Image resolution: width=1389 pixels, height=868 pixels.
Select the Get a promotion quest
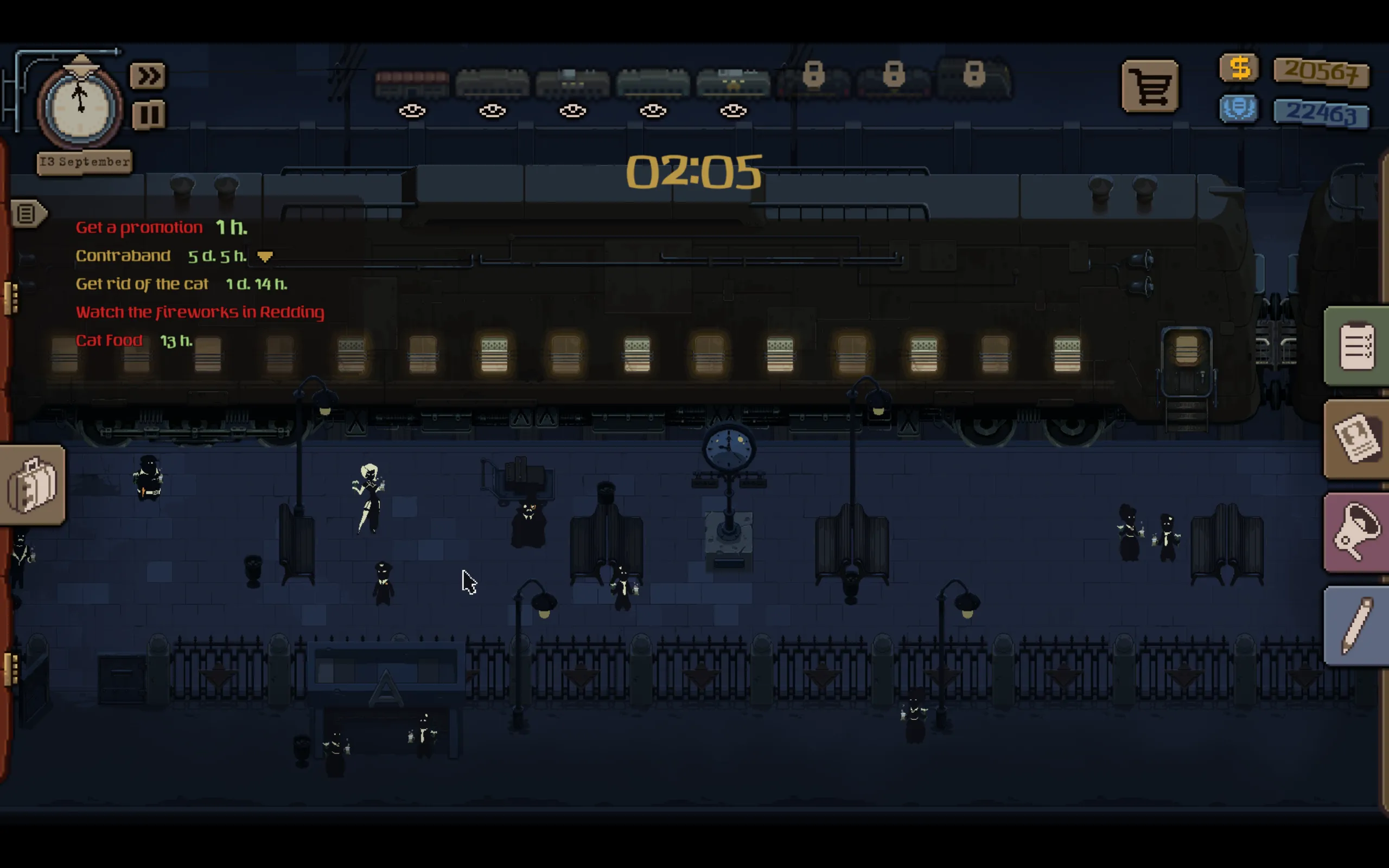pos(139,227)
